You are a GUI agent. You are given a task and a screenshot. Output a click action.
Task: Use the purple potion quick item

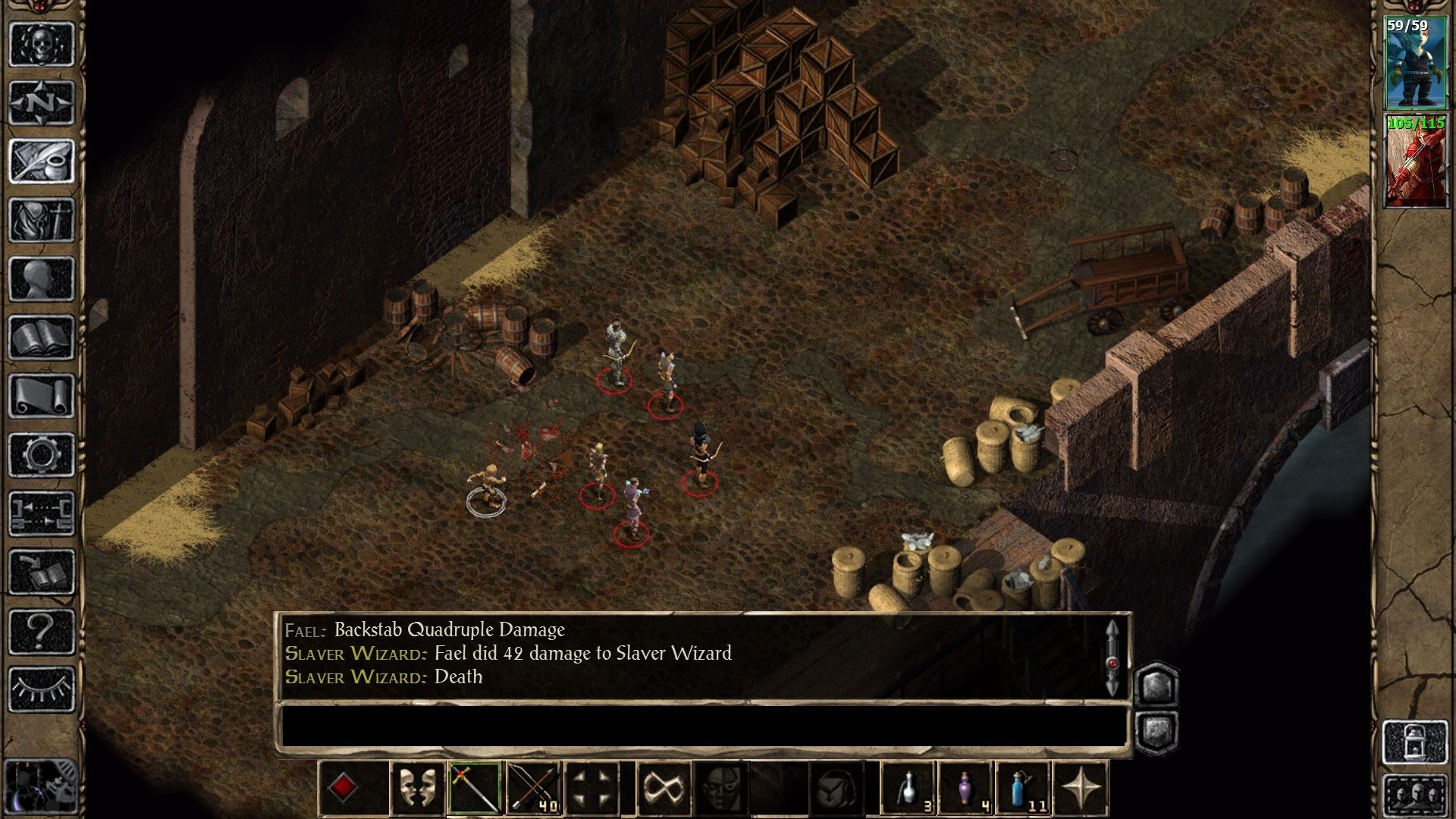(966, 789)
